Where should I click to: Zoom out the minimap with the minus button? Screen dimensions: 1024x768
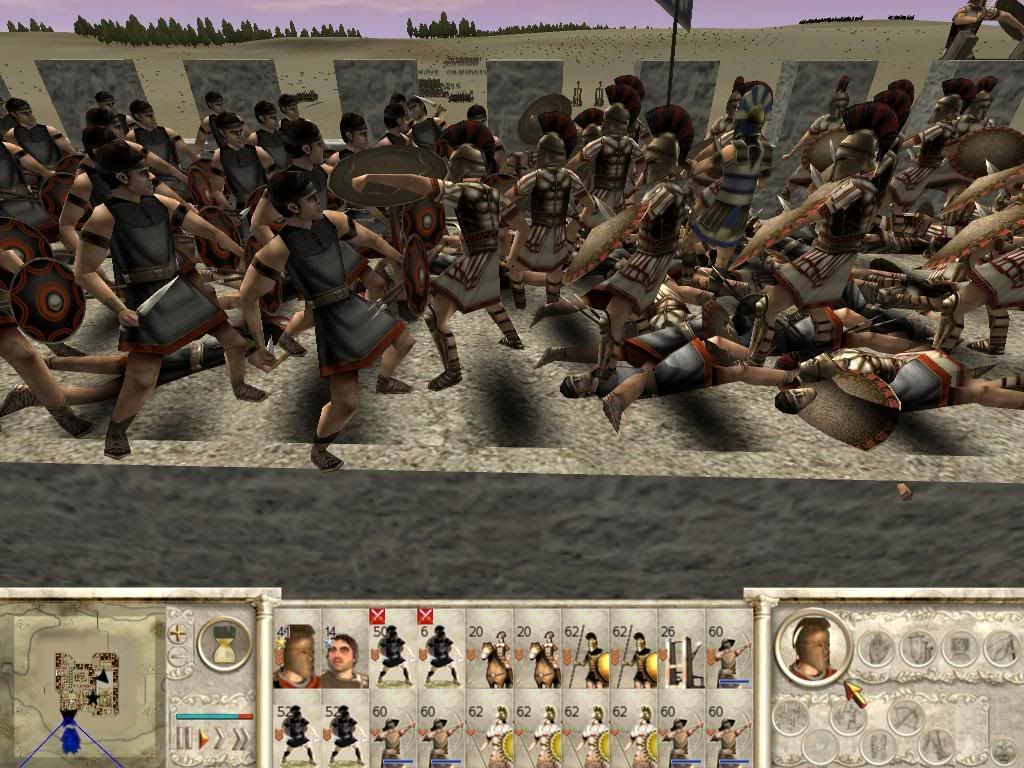coord(179,657)
